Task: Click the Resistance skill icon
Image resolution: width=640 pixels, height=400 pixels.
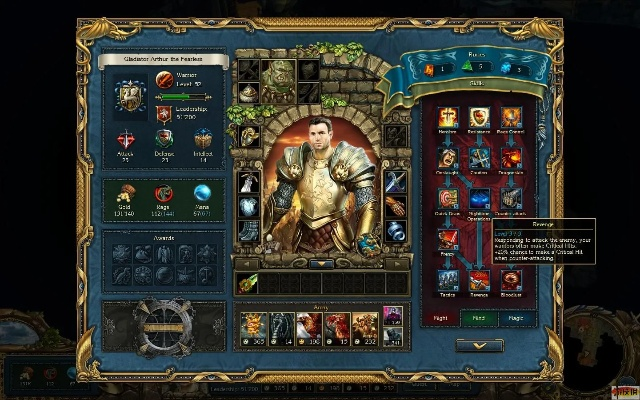Action: pyautogui.click(x=478, y=117)
